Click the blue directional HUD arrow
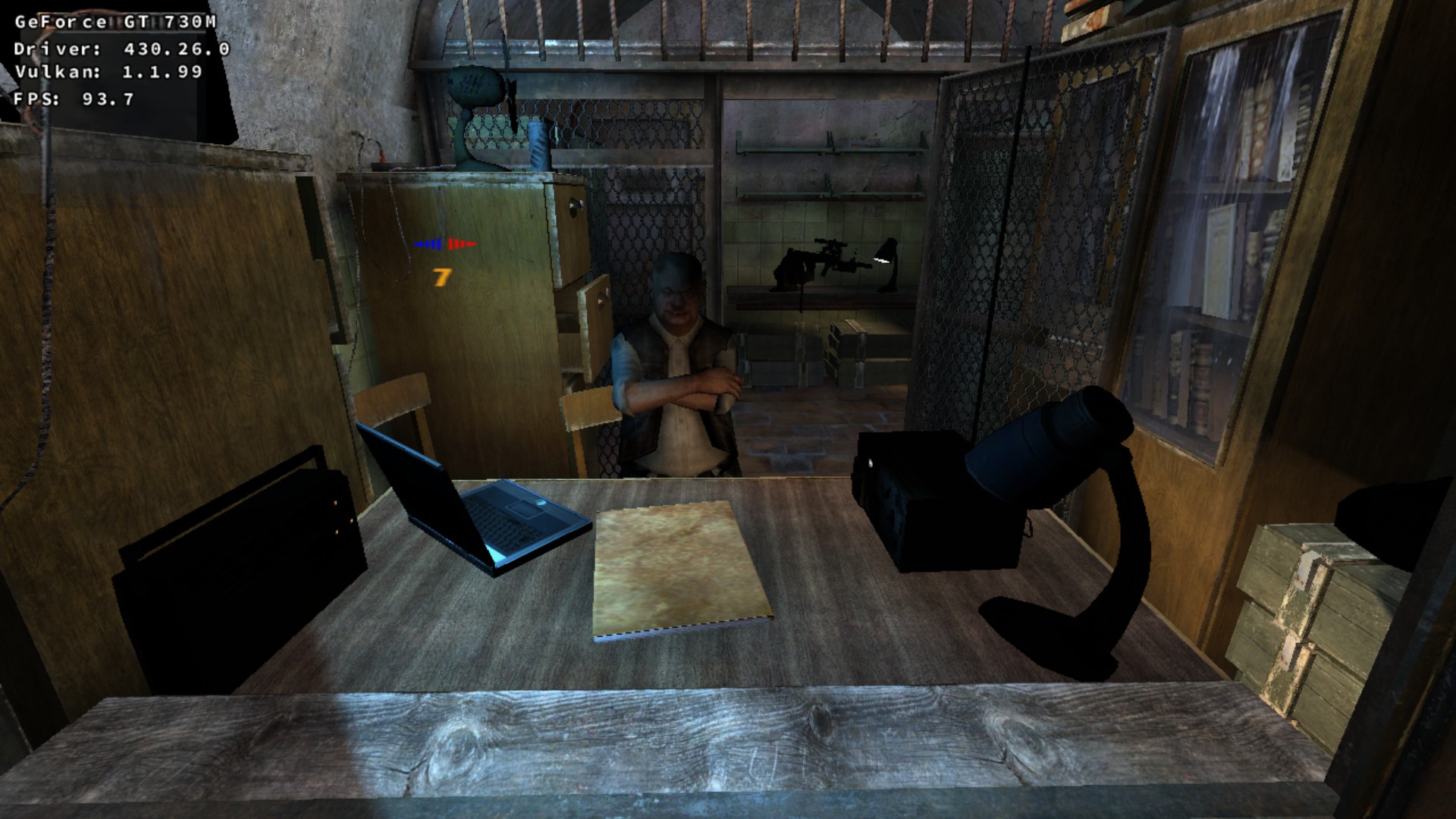1456x819 pixels. 428,244
